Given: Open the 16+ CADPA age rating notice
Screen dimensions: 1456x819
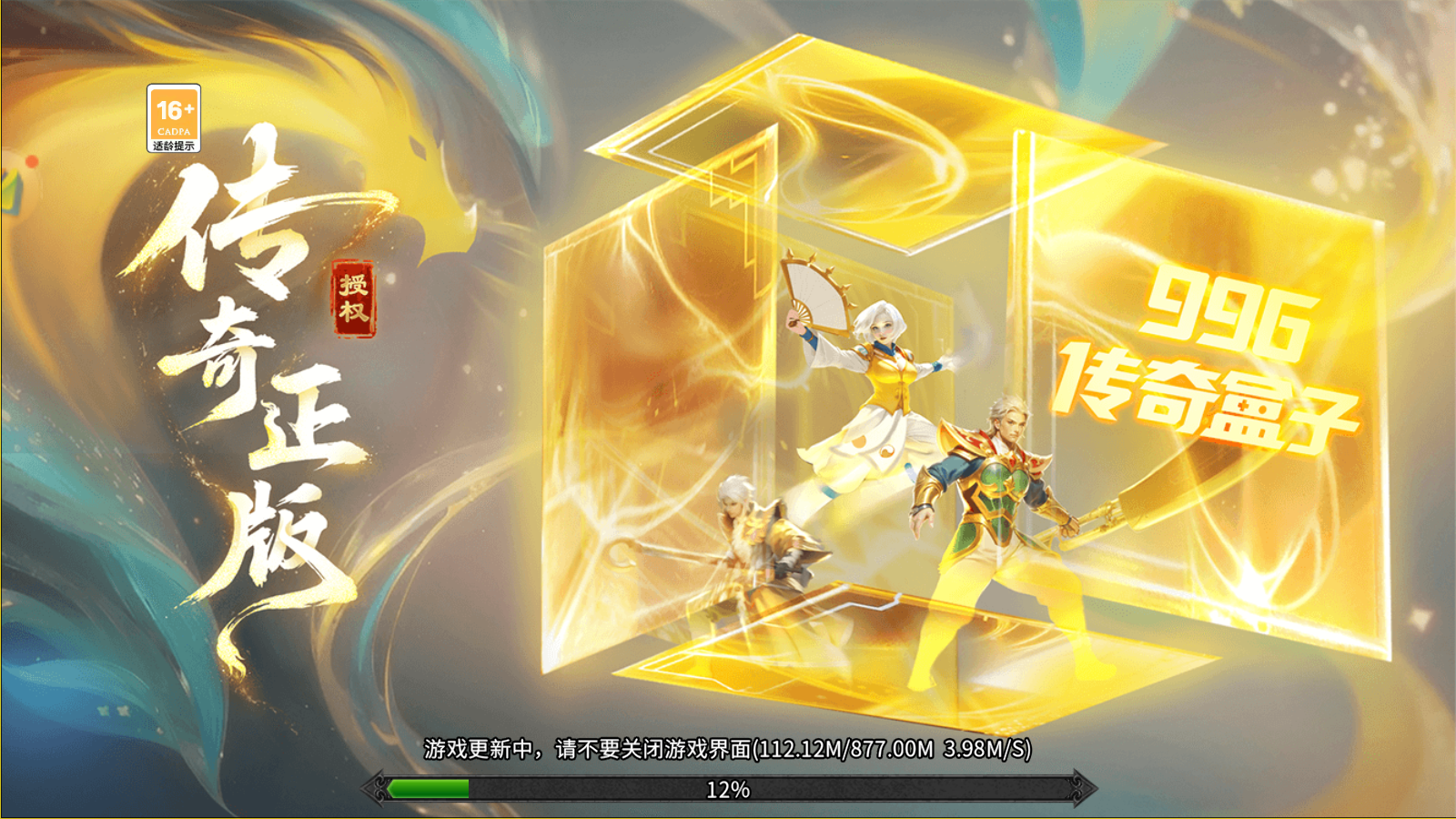Looking at the screenshot, I should click(173, 118).
